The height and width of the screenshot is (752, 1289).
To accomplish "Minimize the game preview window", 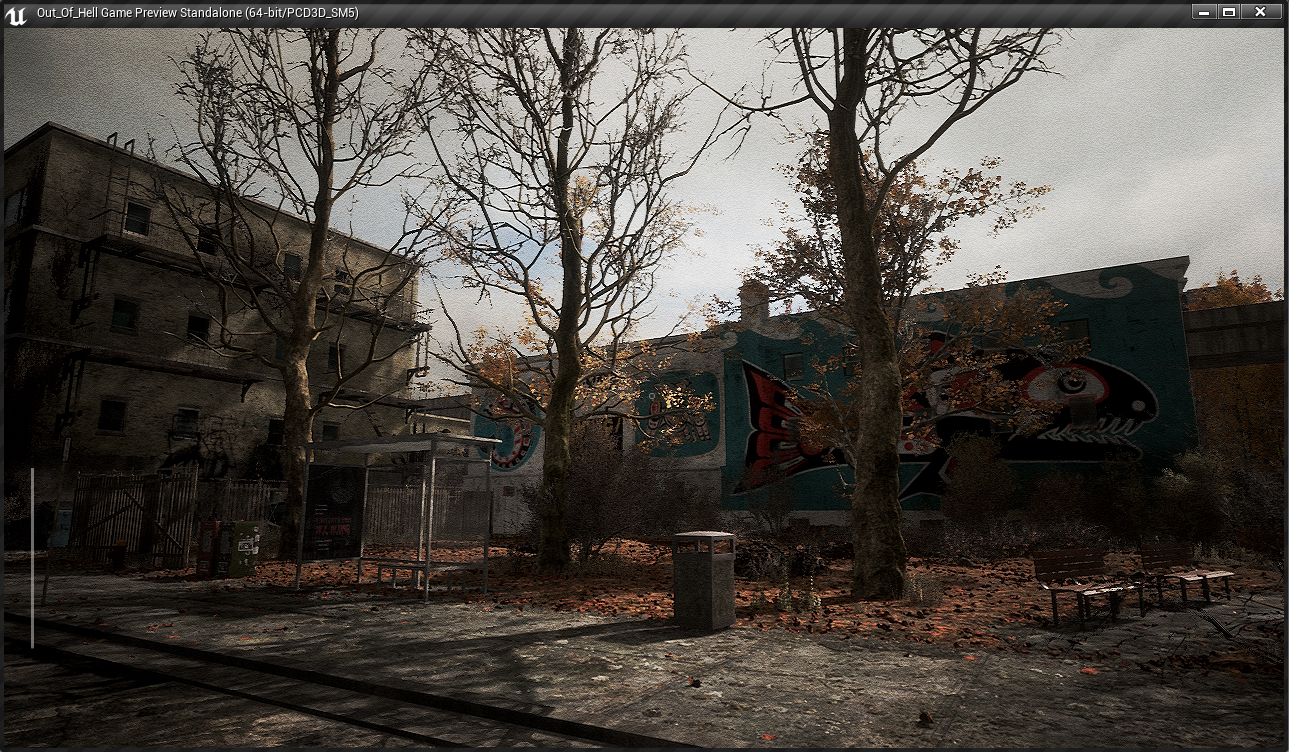I will tap(1203, 12).
